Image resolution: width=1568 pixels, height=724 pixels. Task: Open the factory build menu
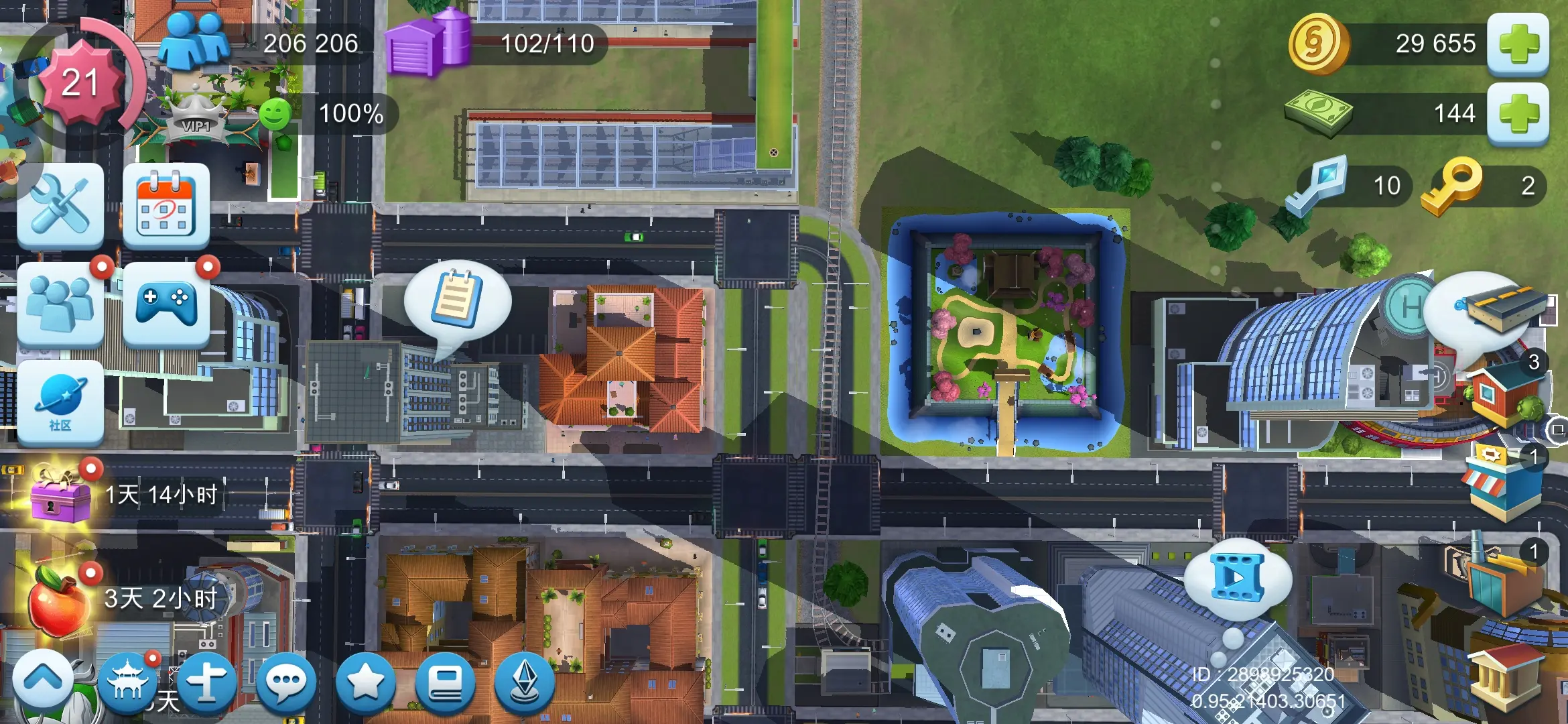(1501, 577)
